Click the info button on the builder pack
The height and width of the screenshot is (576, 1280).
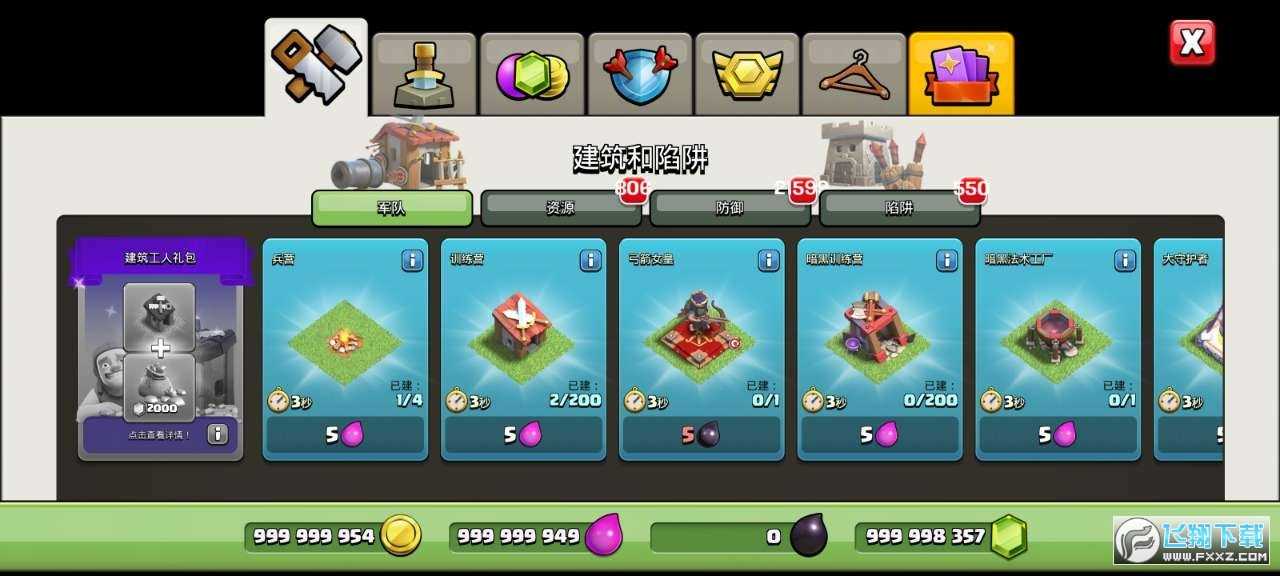pyautogui.click(x=218, y=434)
